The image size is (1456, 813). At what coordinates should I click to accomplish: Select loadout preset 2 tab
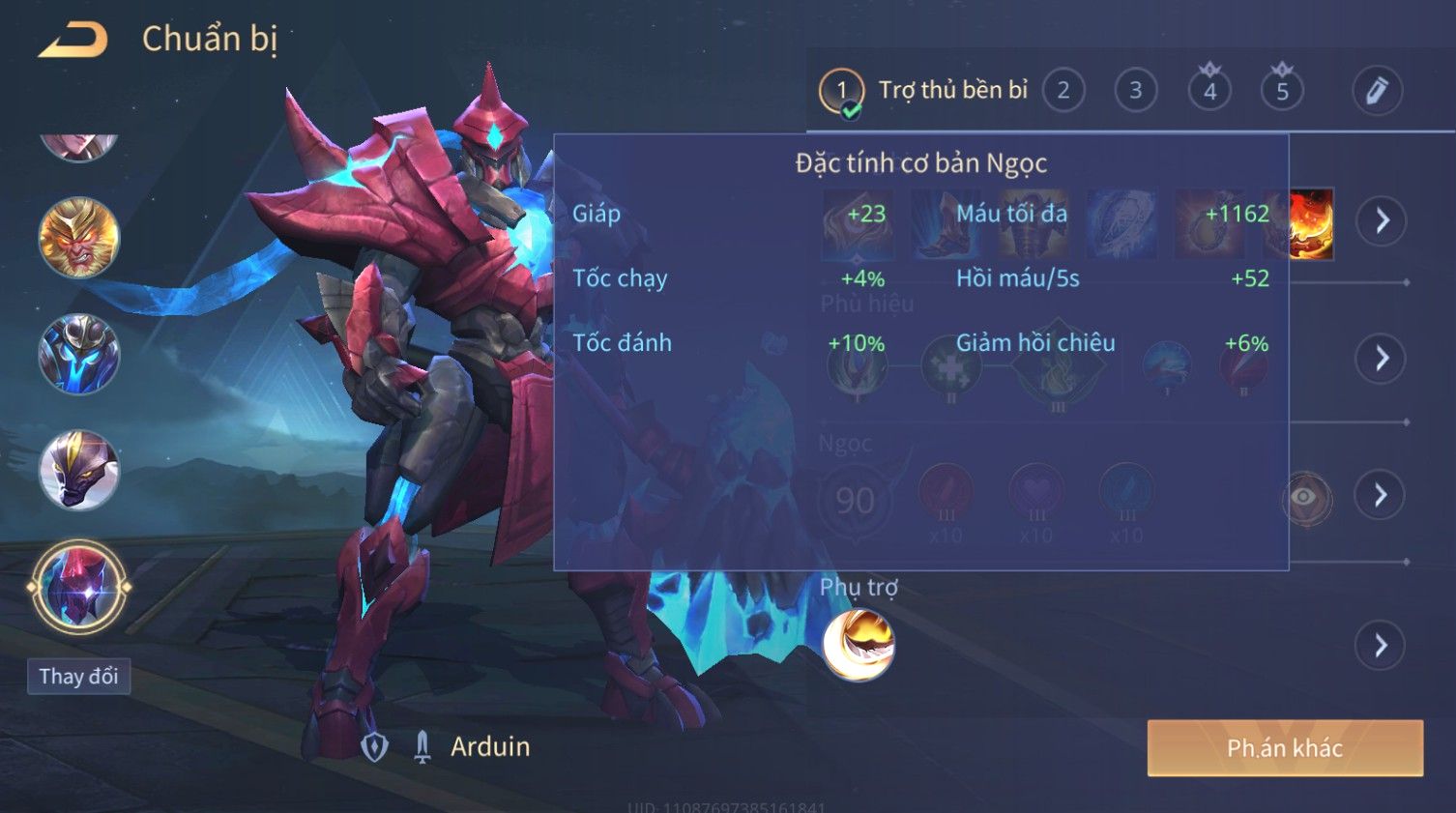tap(1063, 91)
